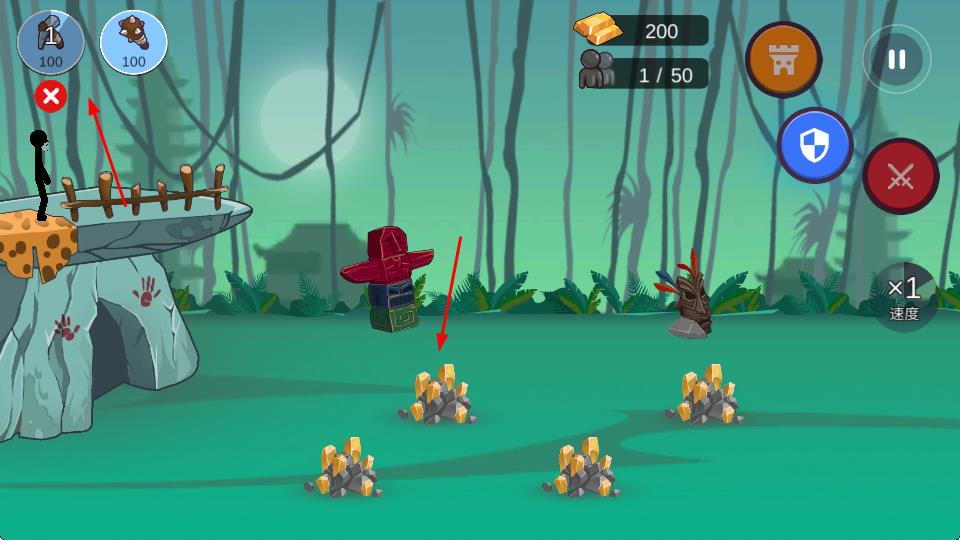Queue another stone pickaxe miner unit
Image resolution: width=960 pixels, height=540 pixels.
[x=51, y=42]
